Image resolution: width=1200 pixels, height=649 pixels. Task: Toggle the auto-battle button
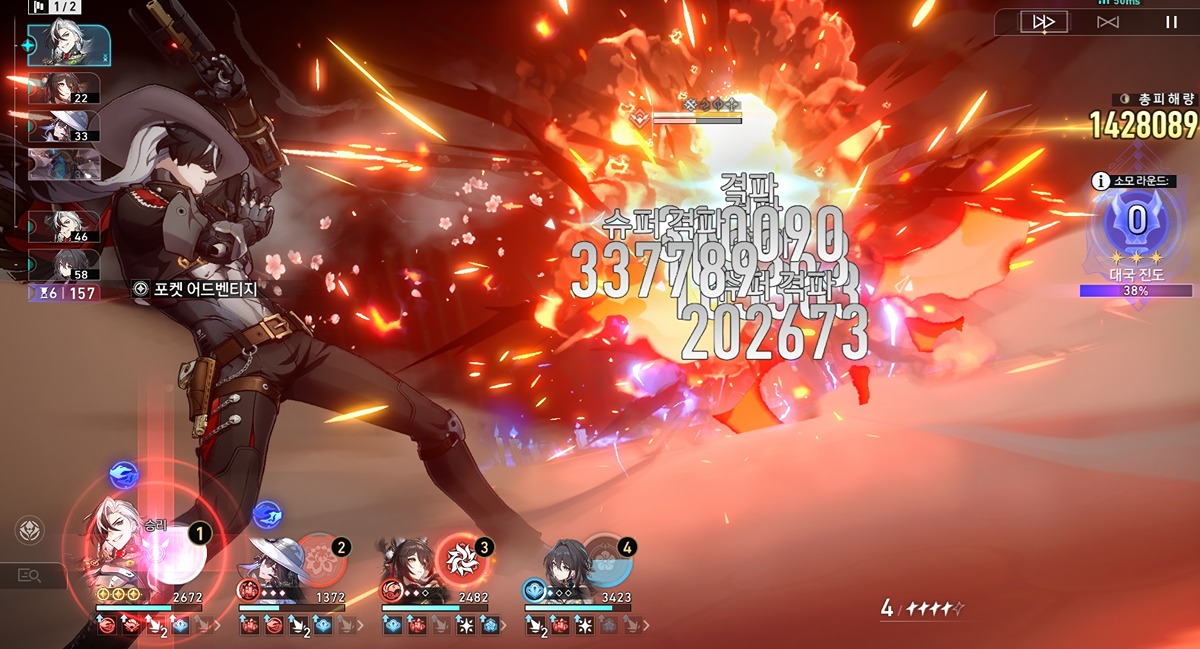(x=1107, y=22)
